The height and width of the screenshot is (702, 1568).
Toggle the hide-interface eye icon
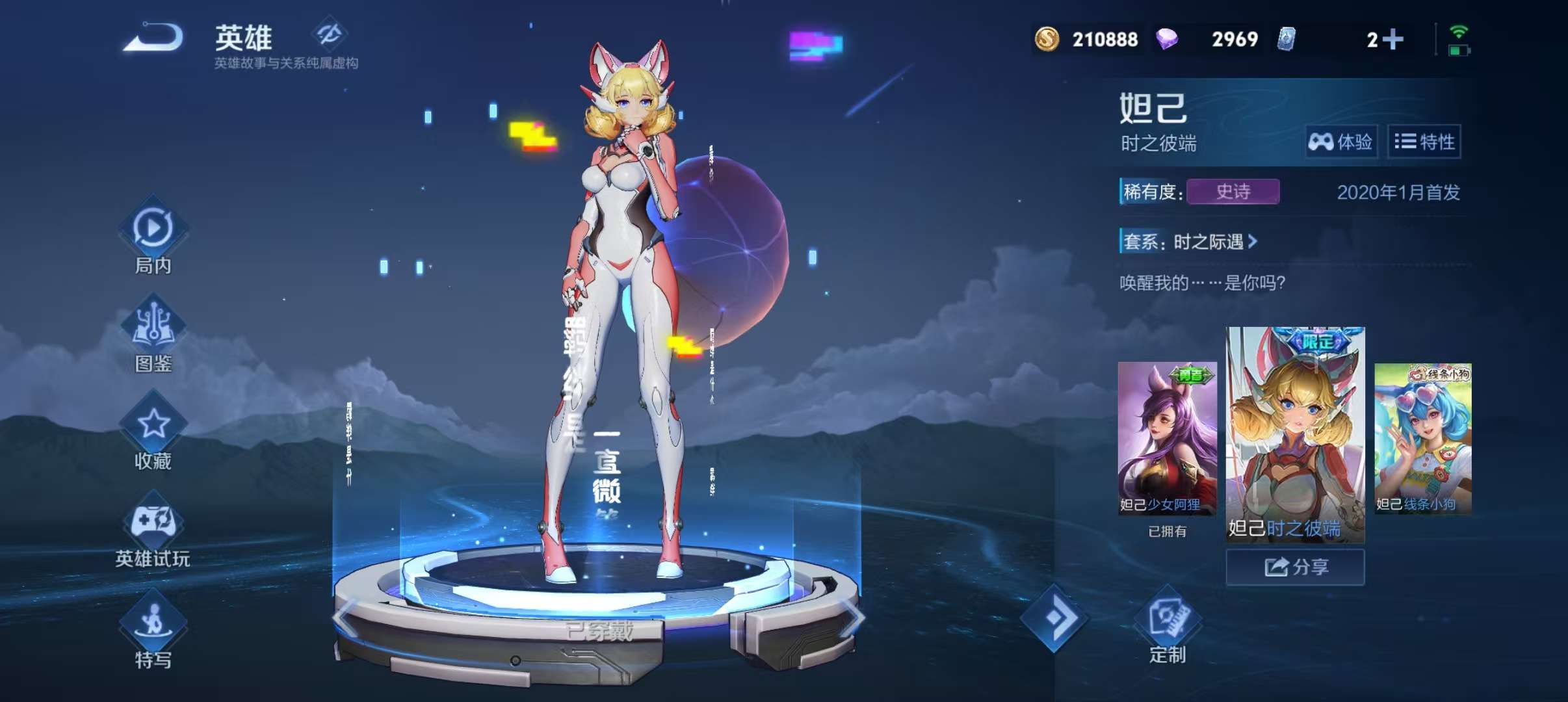[329, 33]
